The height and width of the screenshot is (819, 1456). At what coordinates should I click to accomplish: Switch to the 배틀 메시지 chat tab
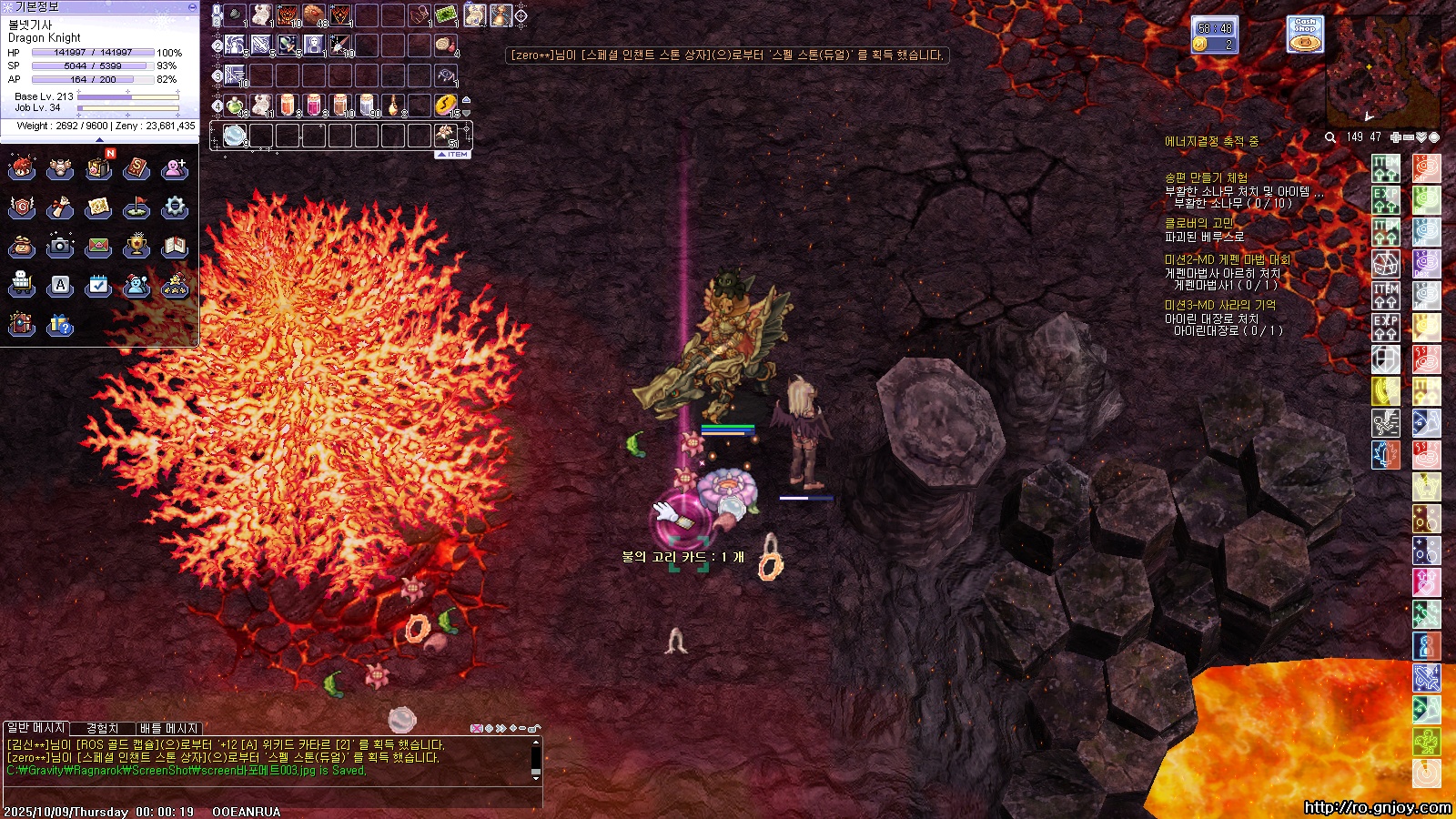[168, 728]
